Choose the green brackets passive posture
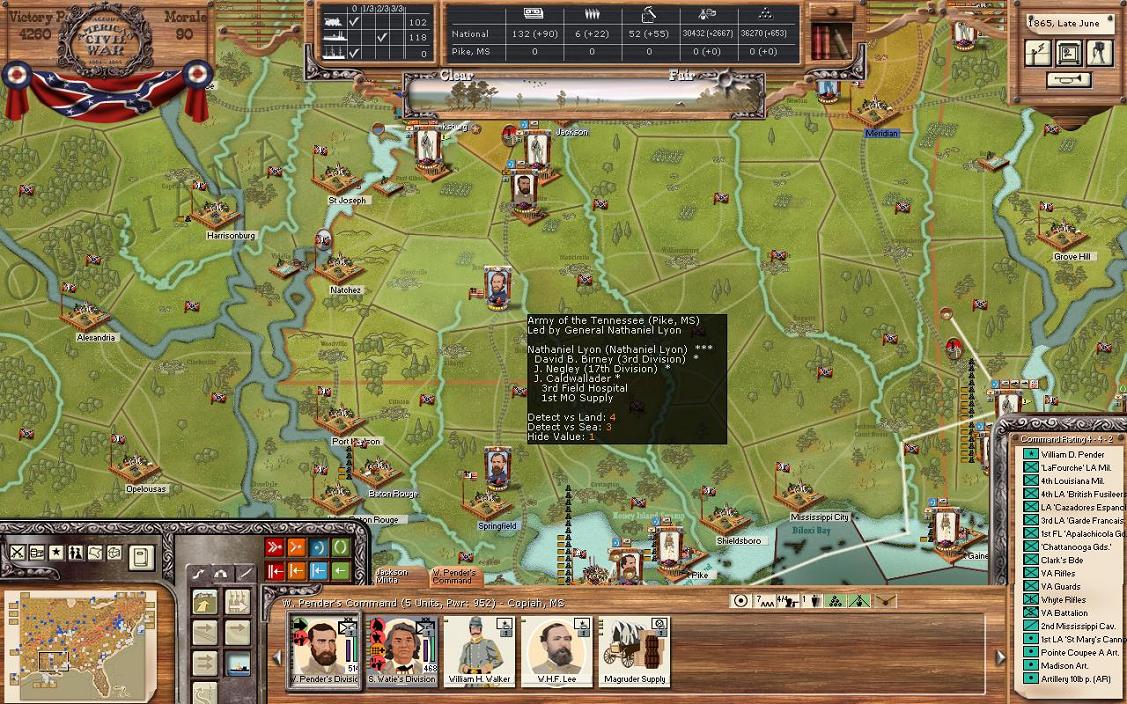The width and height of the screenshot is (1127, 704). click(341, 547)
